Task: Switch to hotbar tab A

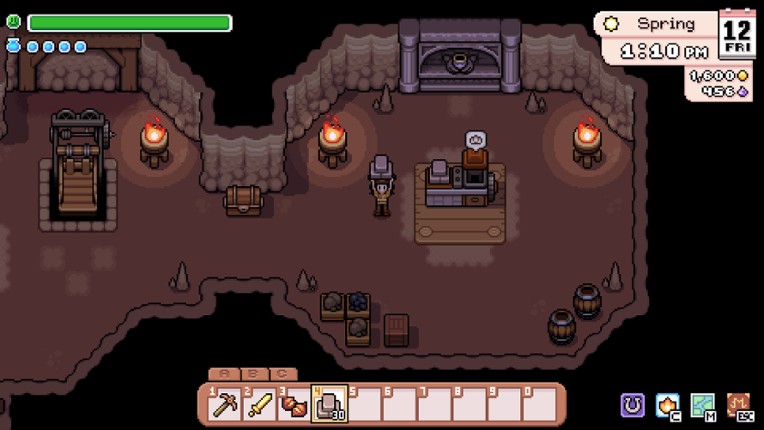Action: click(225, 374)
